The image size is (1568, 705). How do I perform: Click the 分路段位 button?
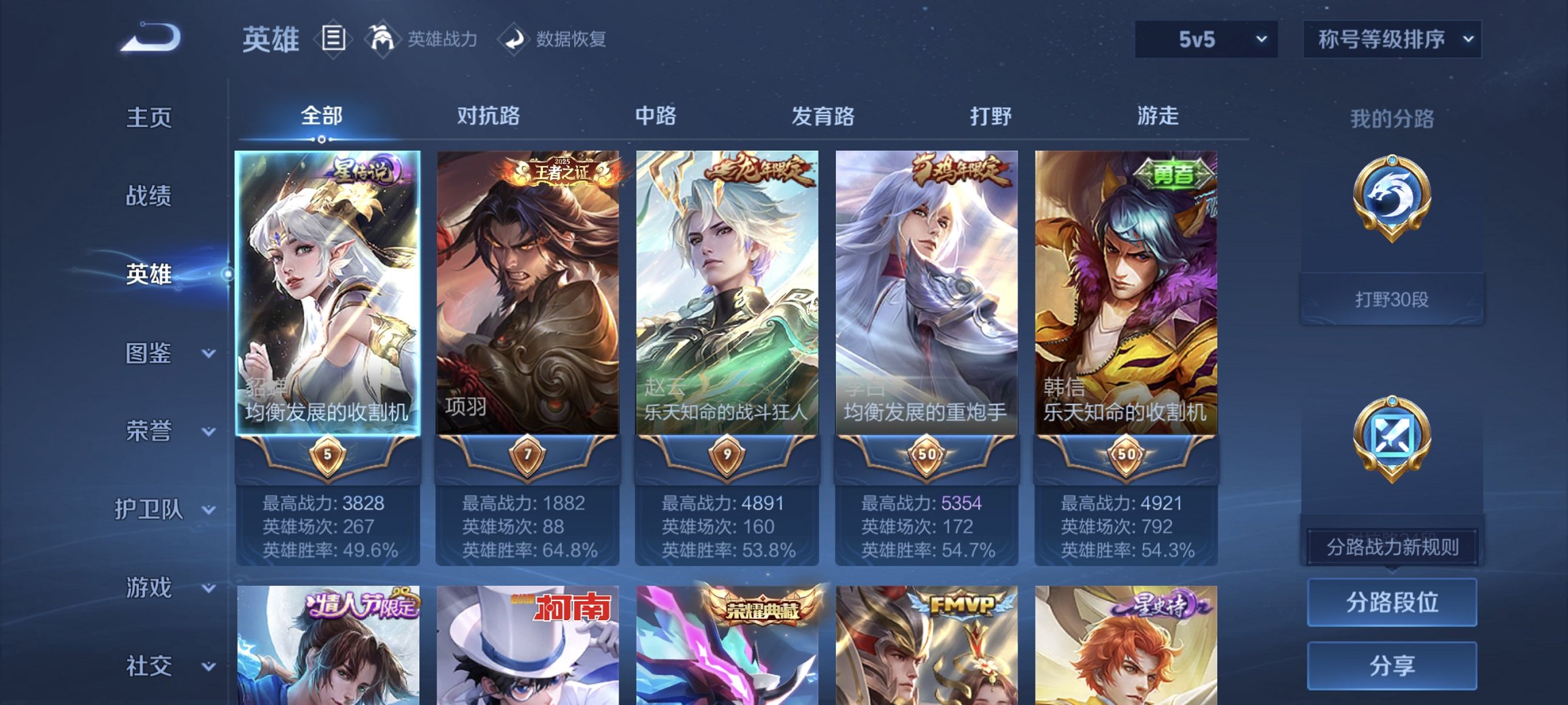1392,603
